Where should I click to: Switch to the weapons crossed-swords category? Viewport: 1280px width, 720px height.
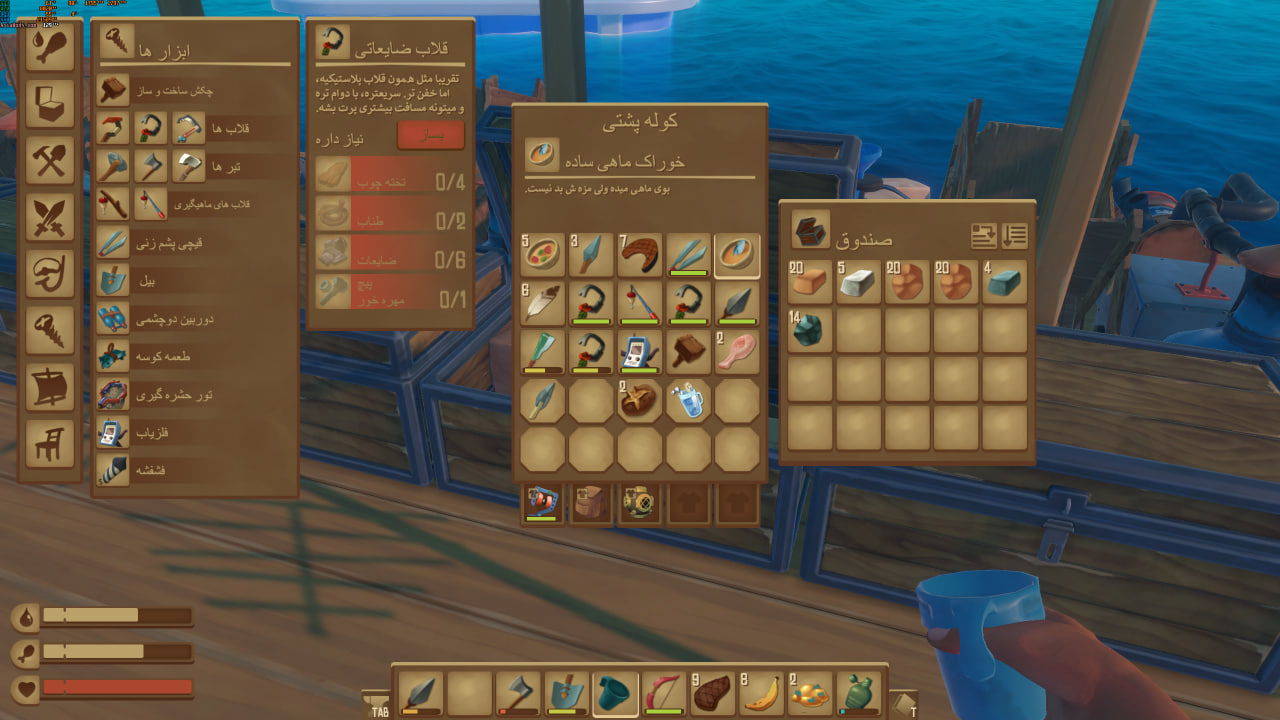point(50,215)
